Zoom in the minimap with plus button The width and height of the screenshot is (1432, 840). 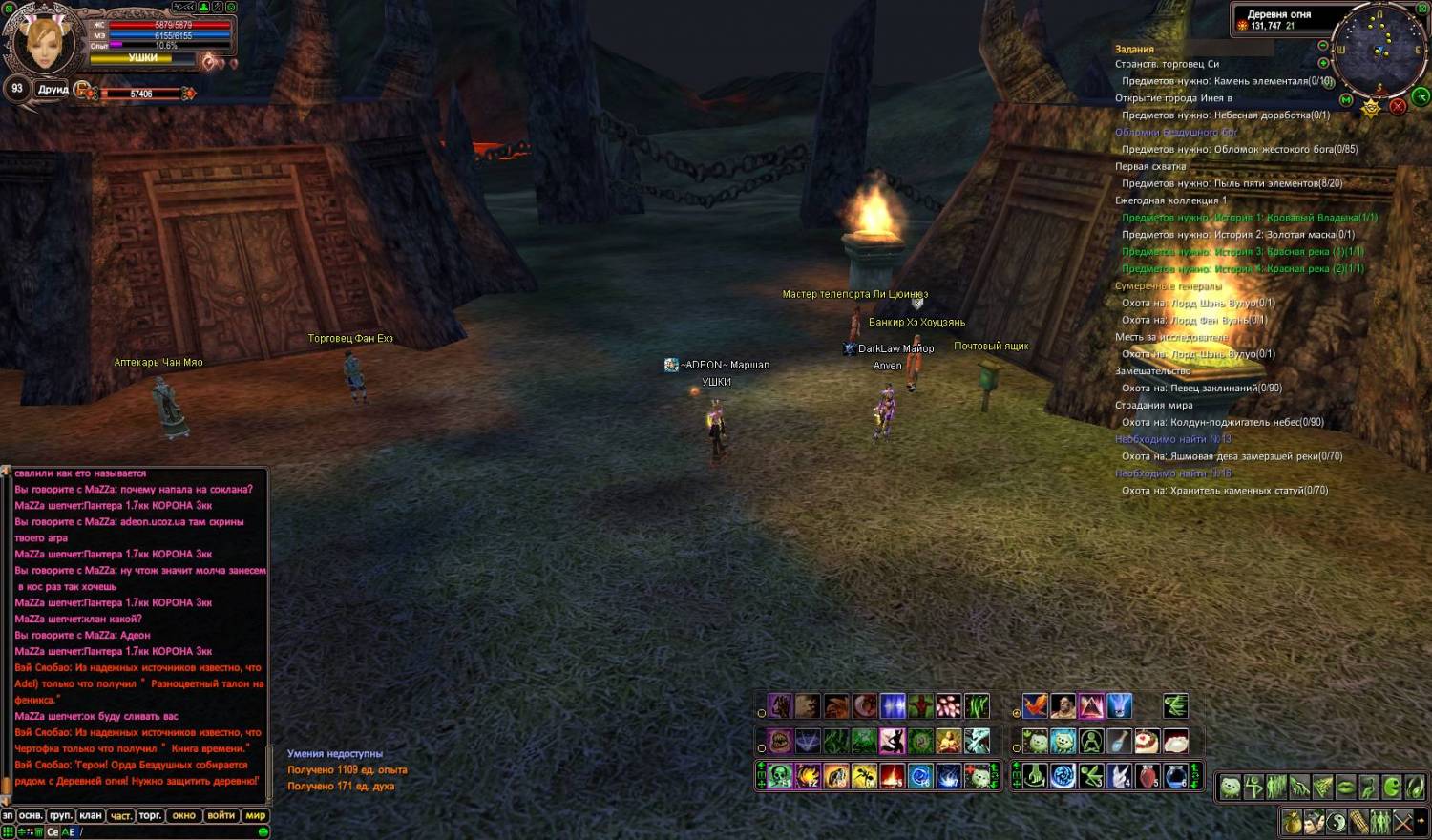pos(1323,63)
